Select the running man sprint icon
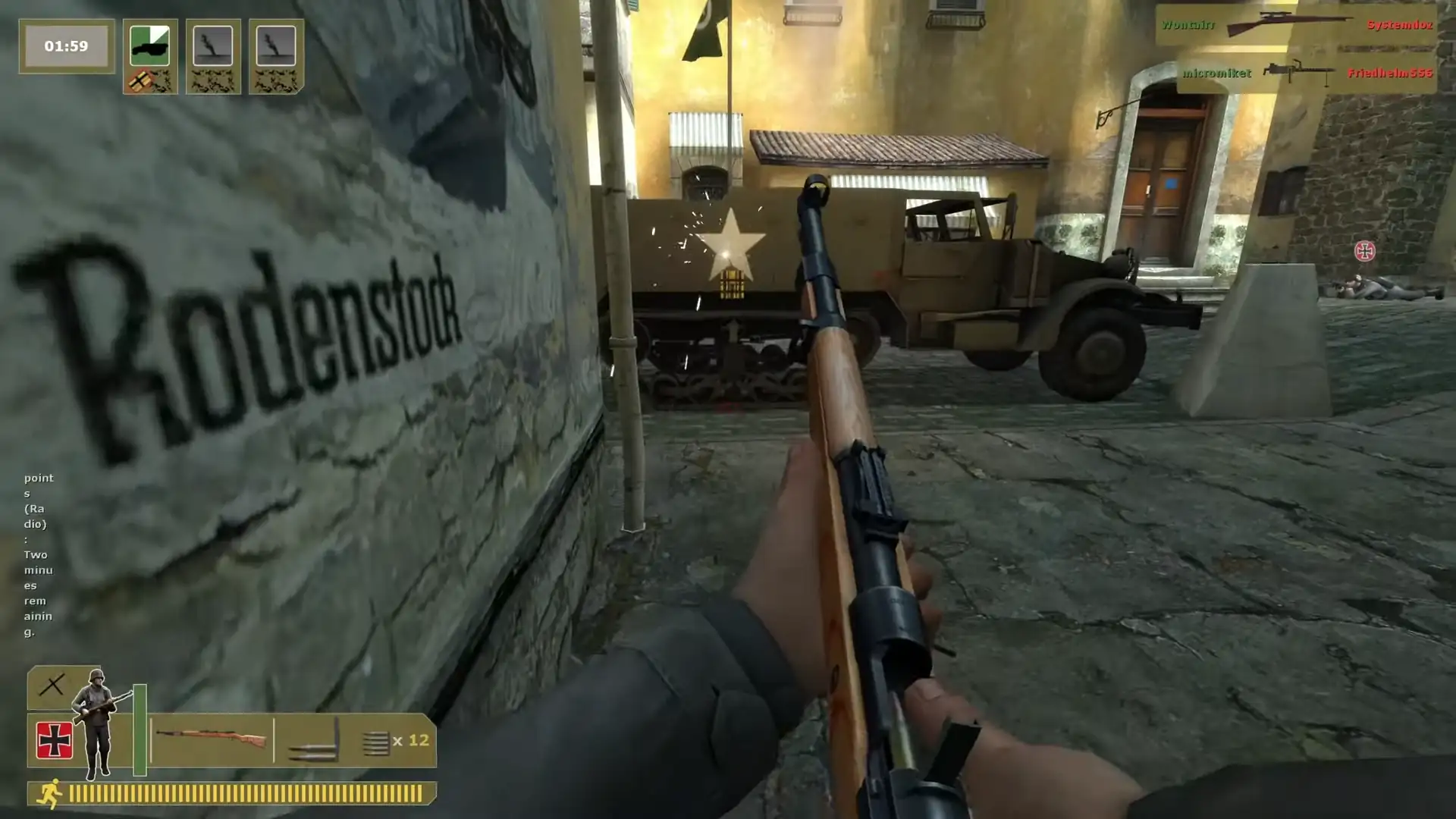The image size is (1456, 819). coord(49,793)
